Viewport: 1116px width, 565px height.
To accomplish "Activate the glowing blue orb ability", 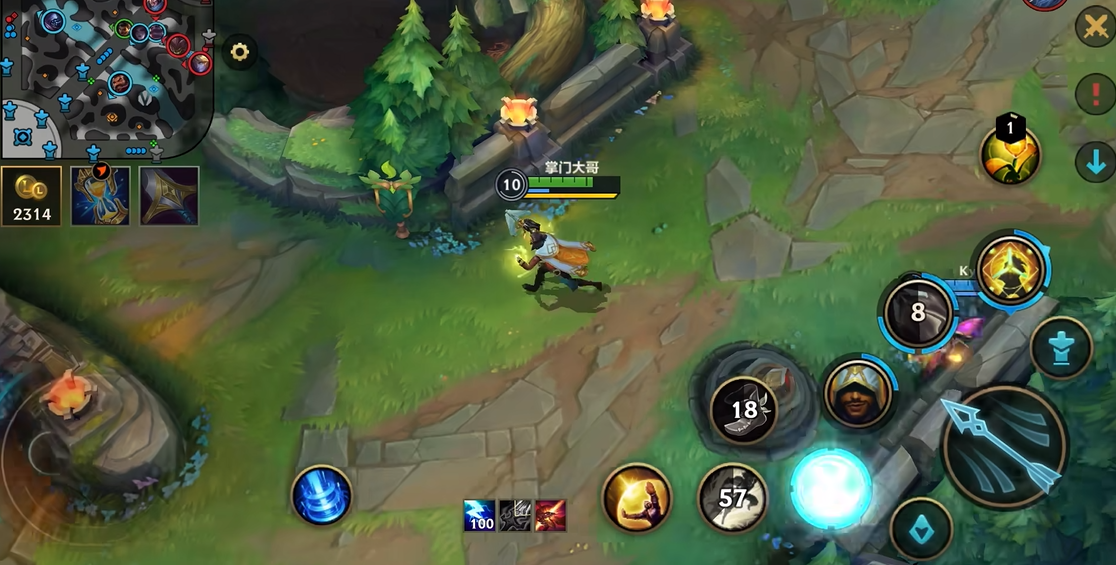I will [831, 489].
